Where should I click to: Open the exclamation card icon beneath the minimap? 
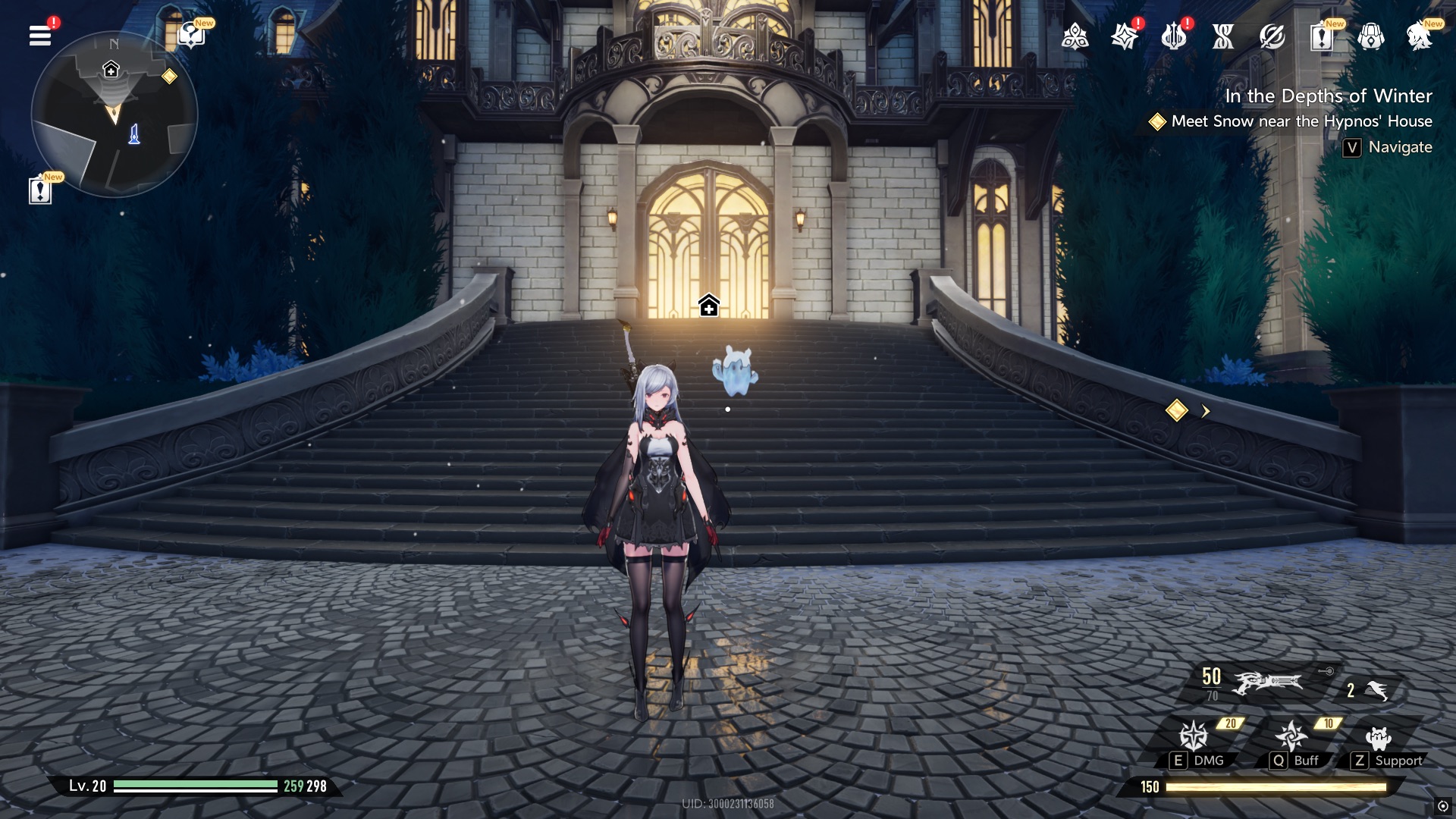[x=40, y=190]
